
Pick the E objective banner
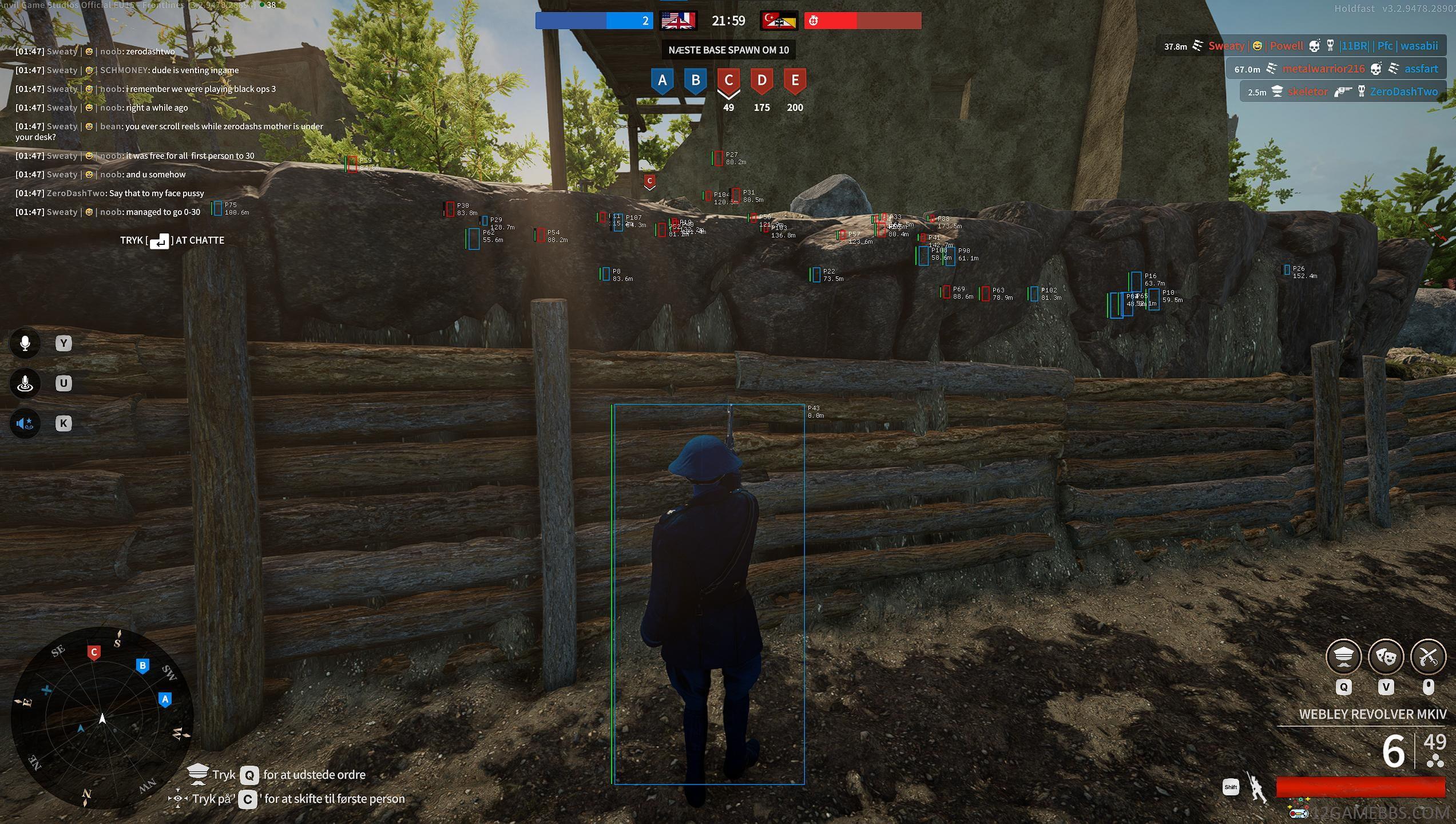[795, 81]
